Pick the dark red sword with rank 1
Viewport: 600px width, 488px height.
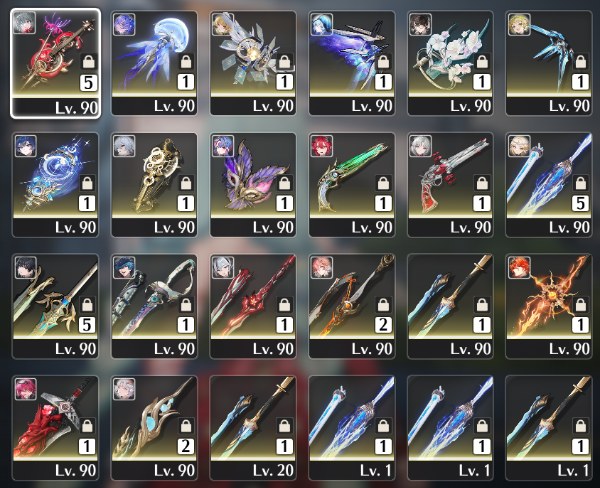coord(253,303)
